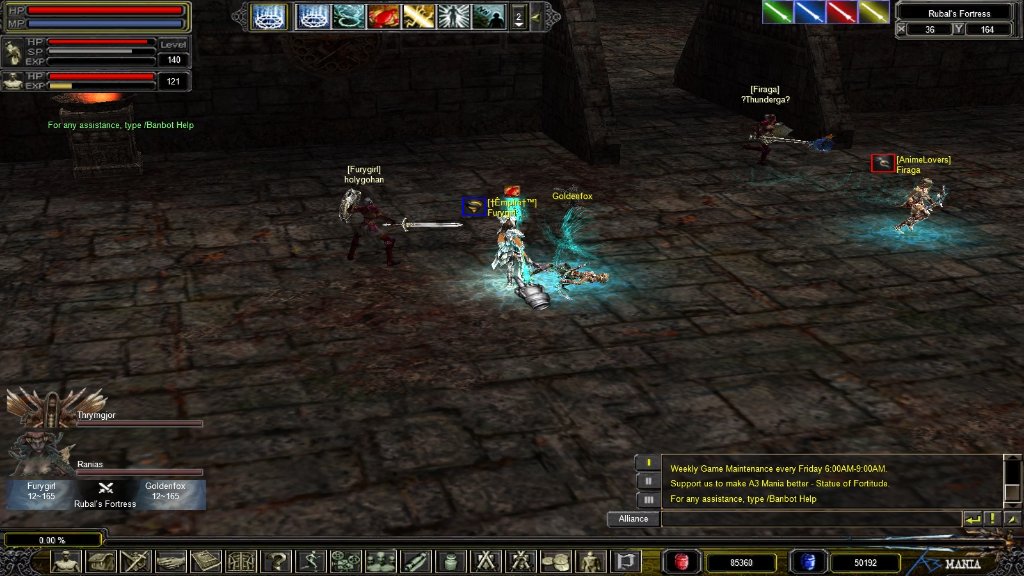Use the red HP potion slot

[682, 562]
